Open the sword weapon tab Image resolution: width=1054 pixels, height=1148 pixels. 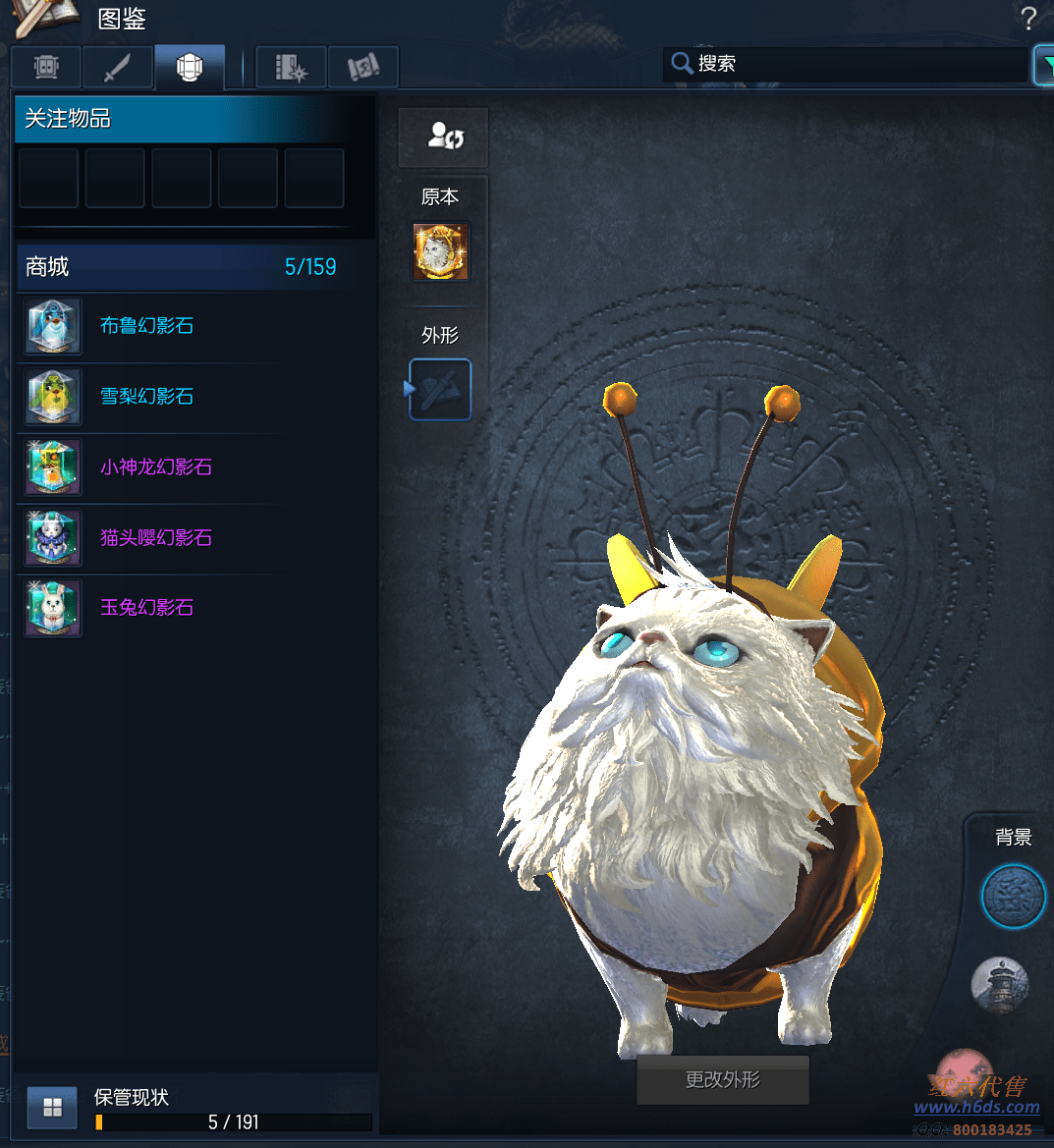click(x=117, y=67)
